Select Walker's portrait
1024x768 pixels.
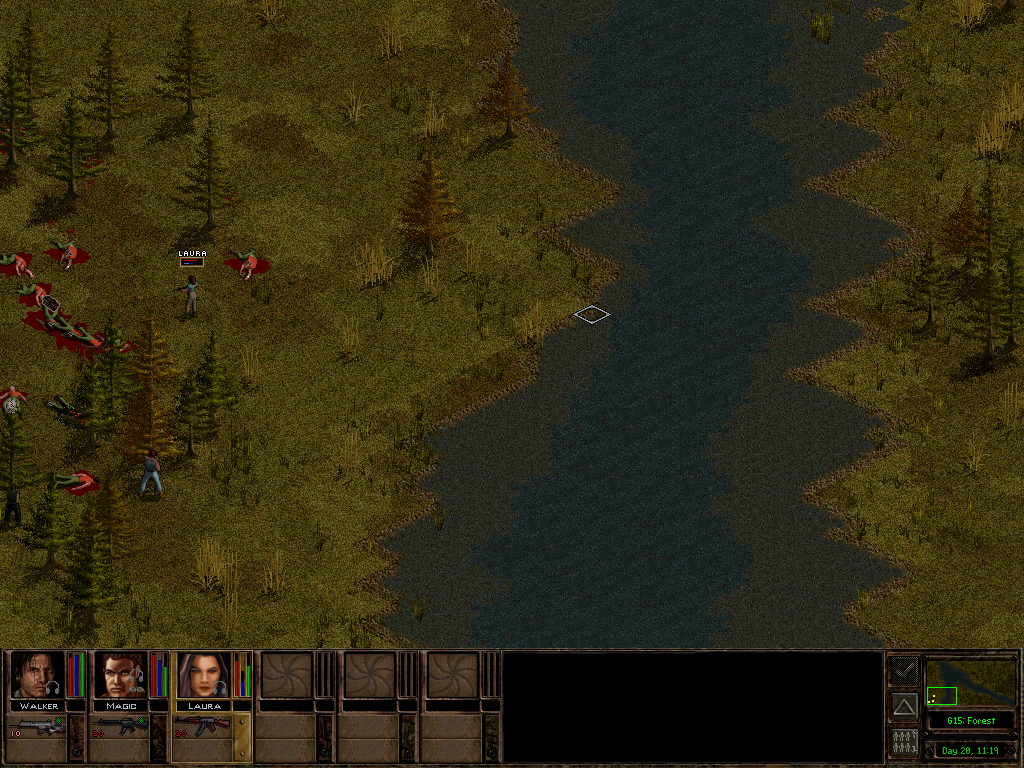(x=38, y=675)
